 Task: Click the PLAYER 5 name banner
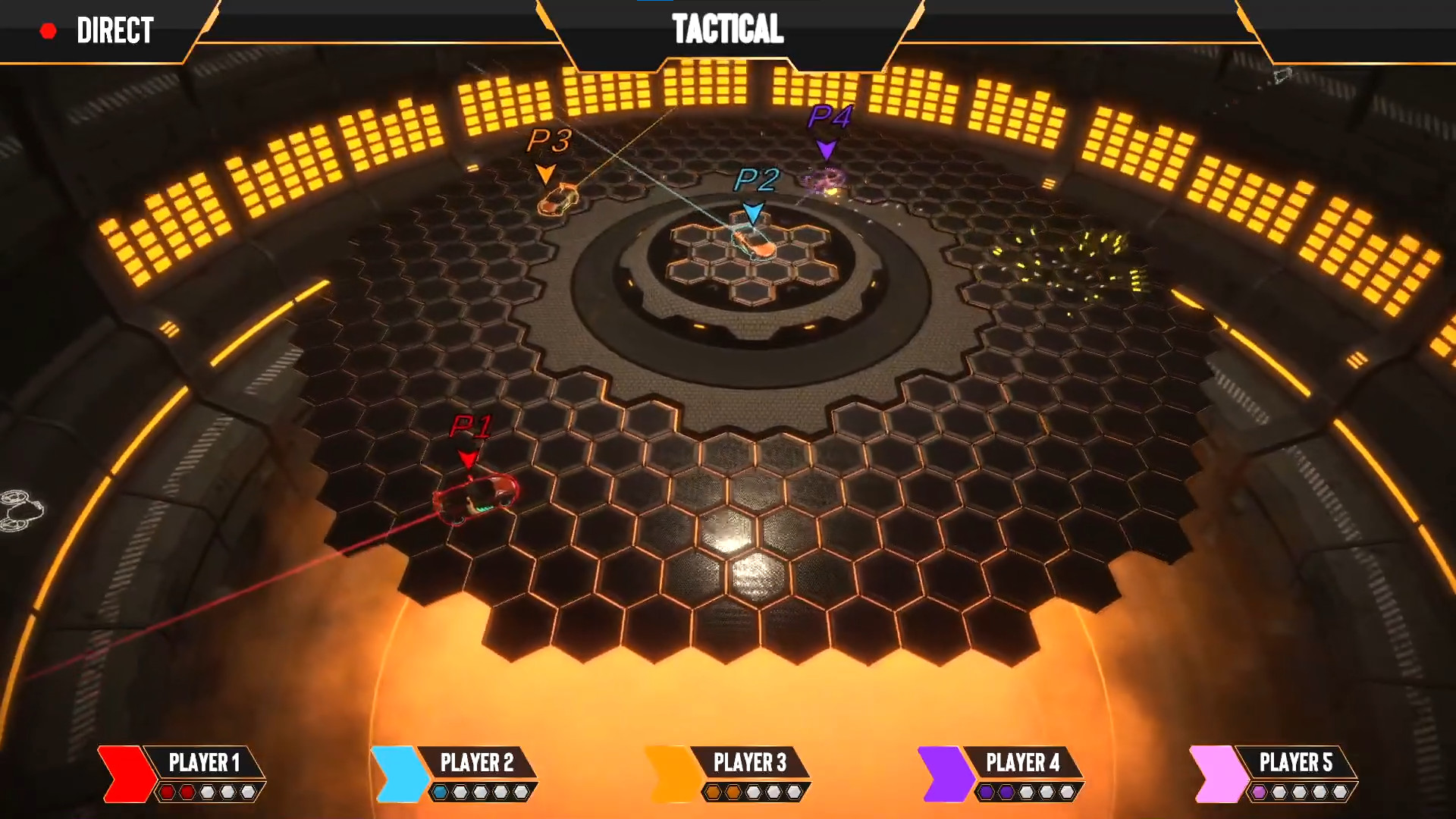[1298, 764]
